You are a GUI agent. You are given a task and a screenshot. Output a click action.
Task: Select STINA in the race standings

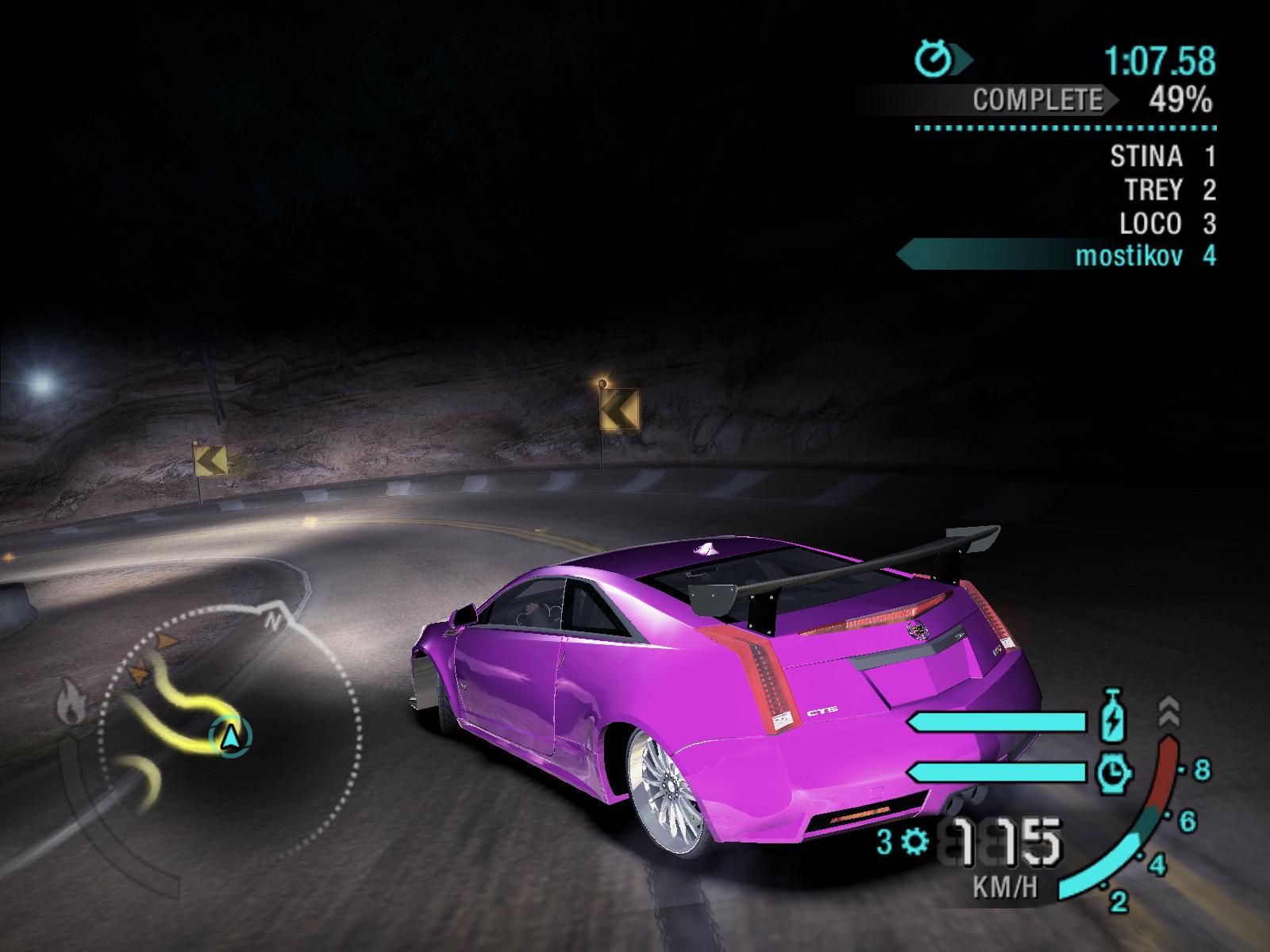coord(1162,157)
